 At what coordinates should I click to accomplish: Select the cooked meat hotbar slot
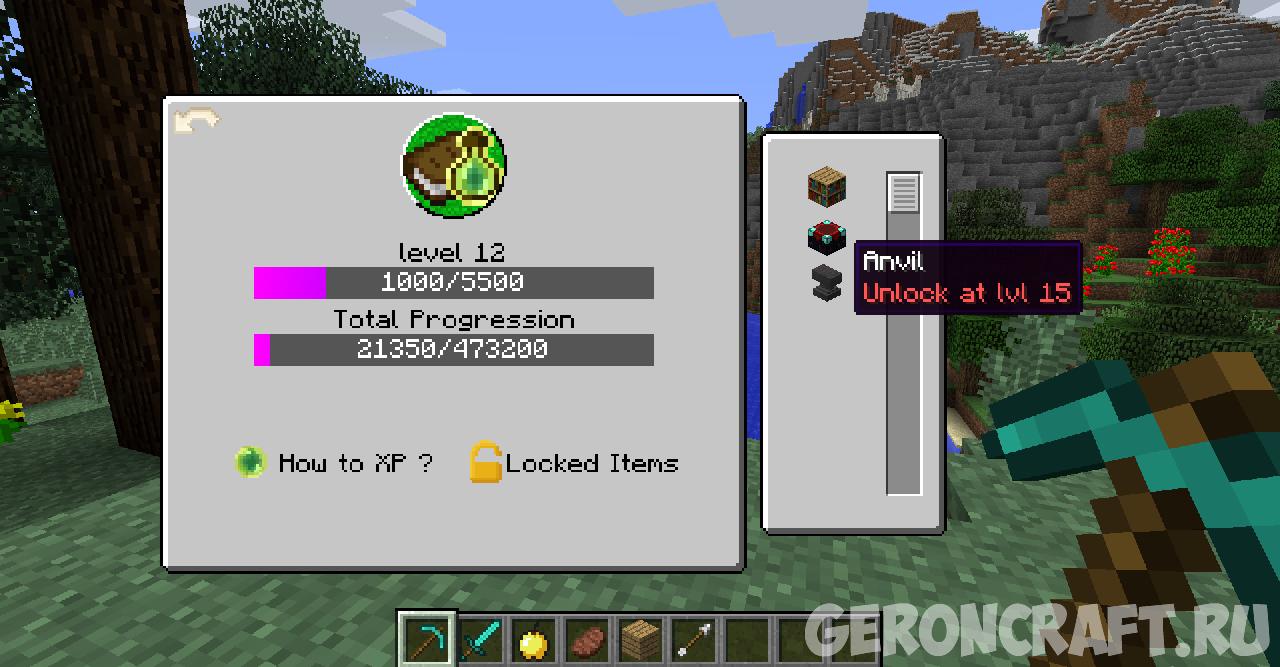click(588, 639)
